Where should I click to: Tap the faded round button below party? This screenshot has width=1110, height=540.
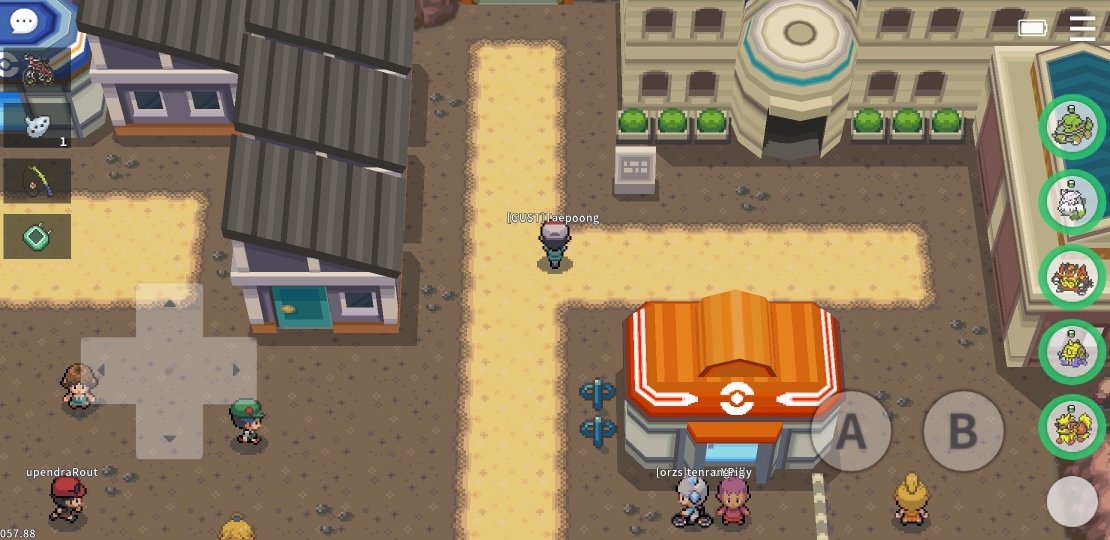tap(1072, 501)
